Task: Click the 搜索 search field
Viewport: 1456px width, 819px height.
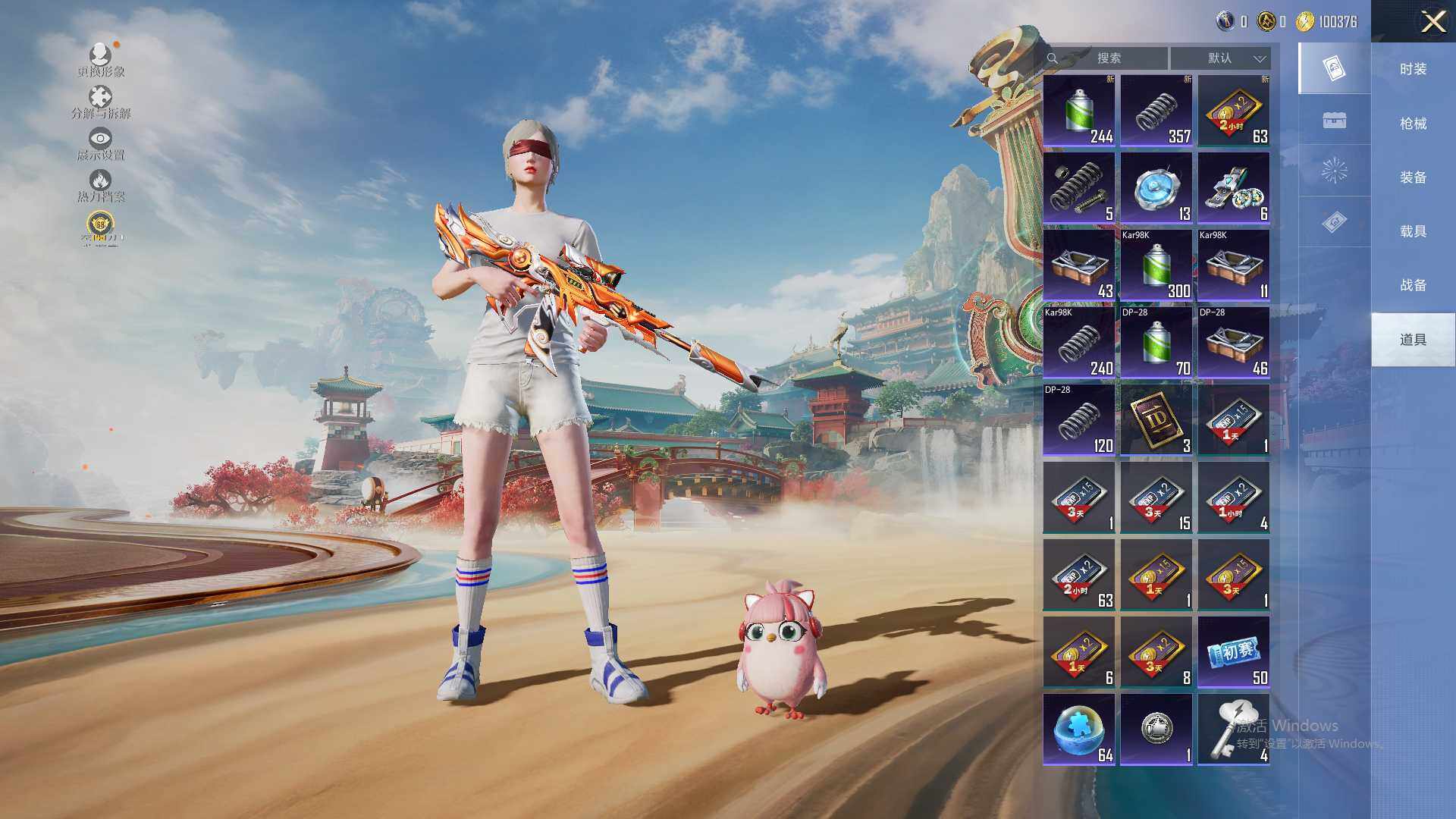Action: coord(1109,58)
